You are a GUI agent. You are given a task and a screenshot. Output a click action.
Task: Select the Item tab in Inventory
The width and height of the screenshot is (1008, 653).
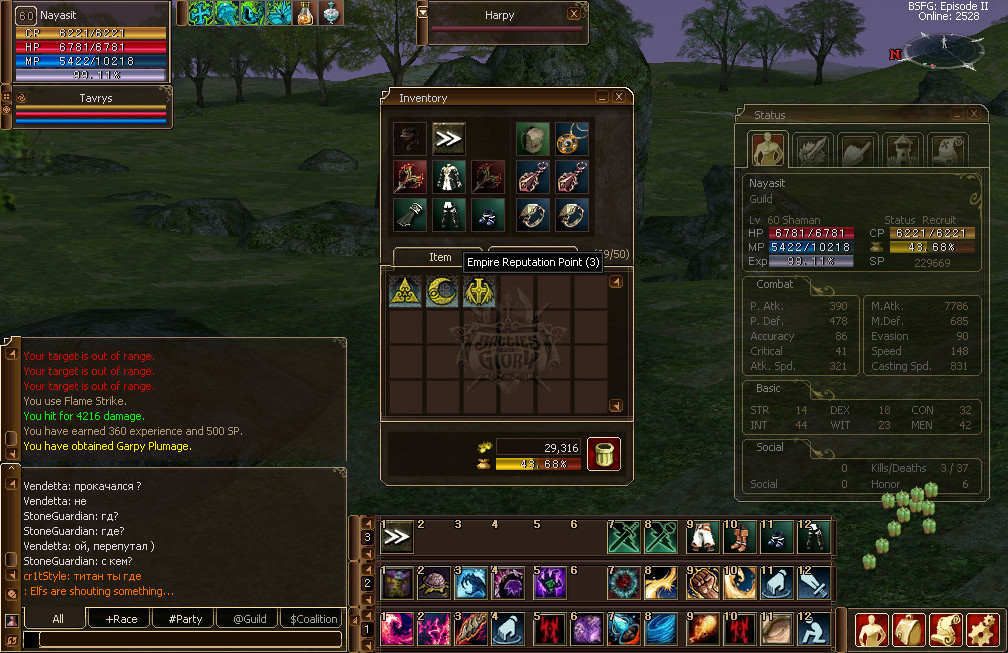[440, 257]
